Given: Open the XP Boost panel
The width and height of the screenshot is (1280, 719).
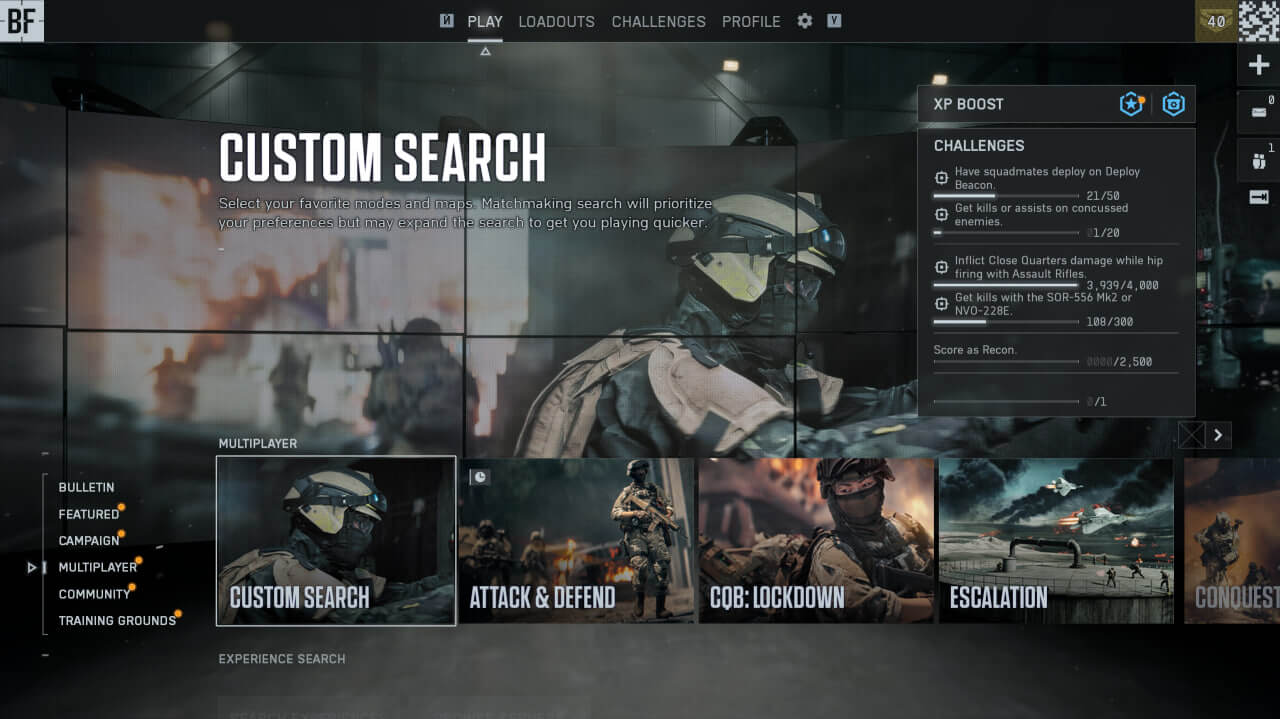Looking at the screenshot, I should (x=1055, y=104).
